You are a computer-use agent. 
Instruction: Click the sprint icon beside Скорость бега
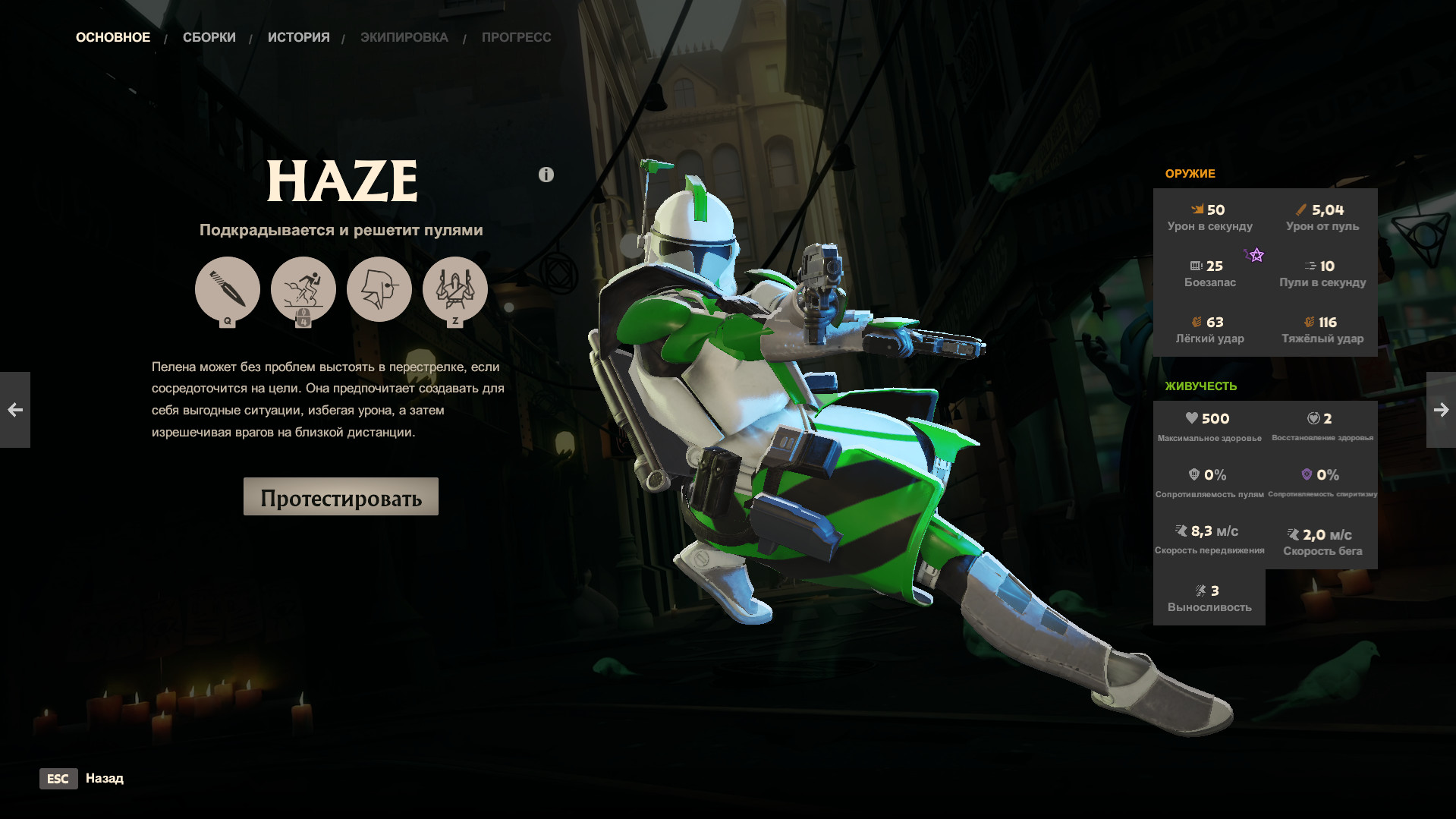[x=1292, y=534]
